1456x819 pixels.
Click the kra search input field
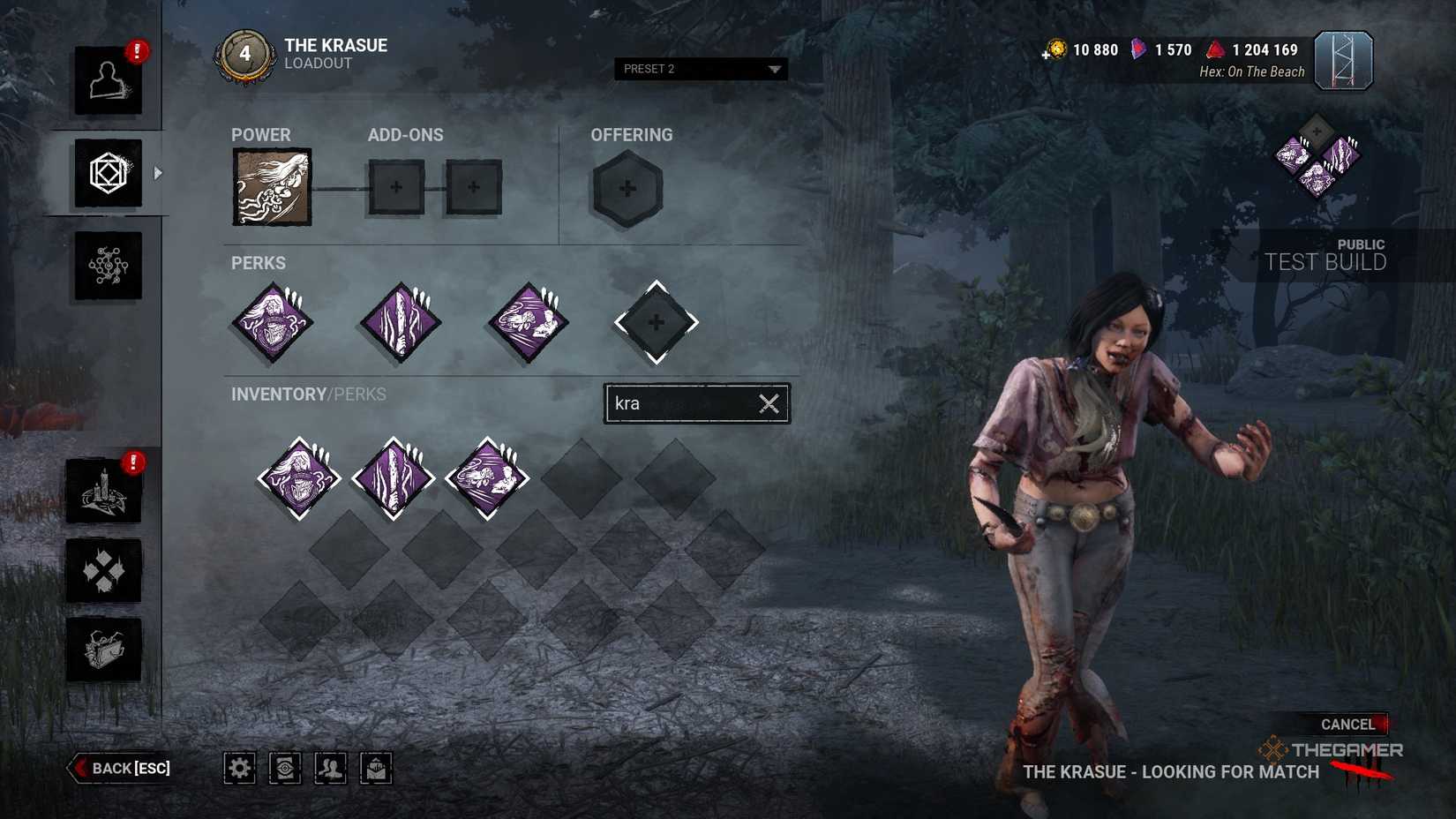pos(679,403)
